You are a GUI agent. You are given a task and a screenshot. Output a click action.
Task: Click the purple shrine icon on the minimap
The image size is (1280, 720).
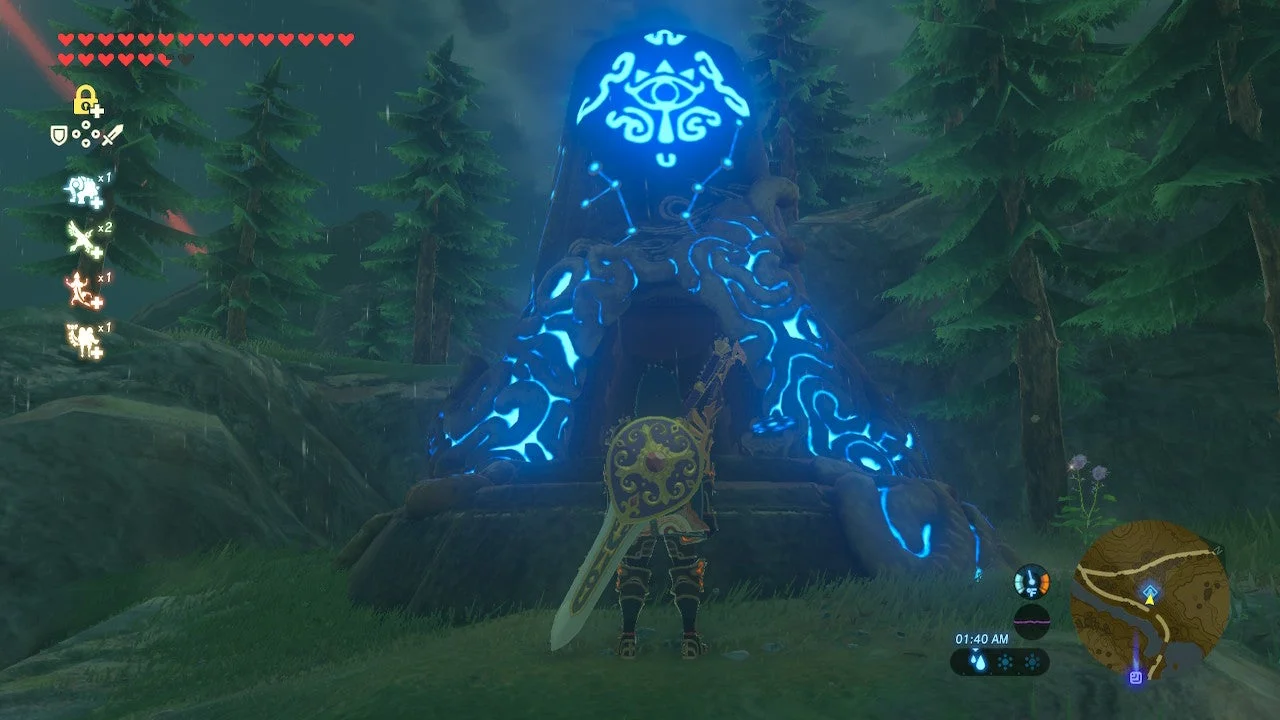pyautogui.click(x=1135, y=678)
